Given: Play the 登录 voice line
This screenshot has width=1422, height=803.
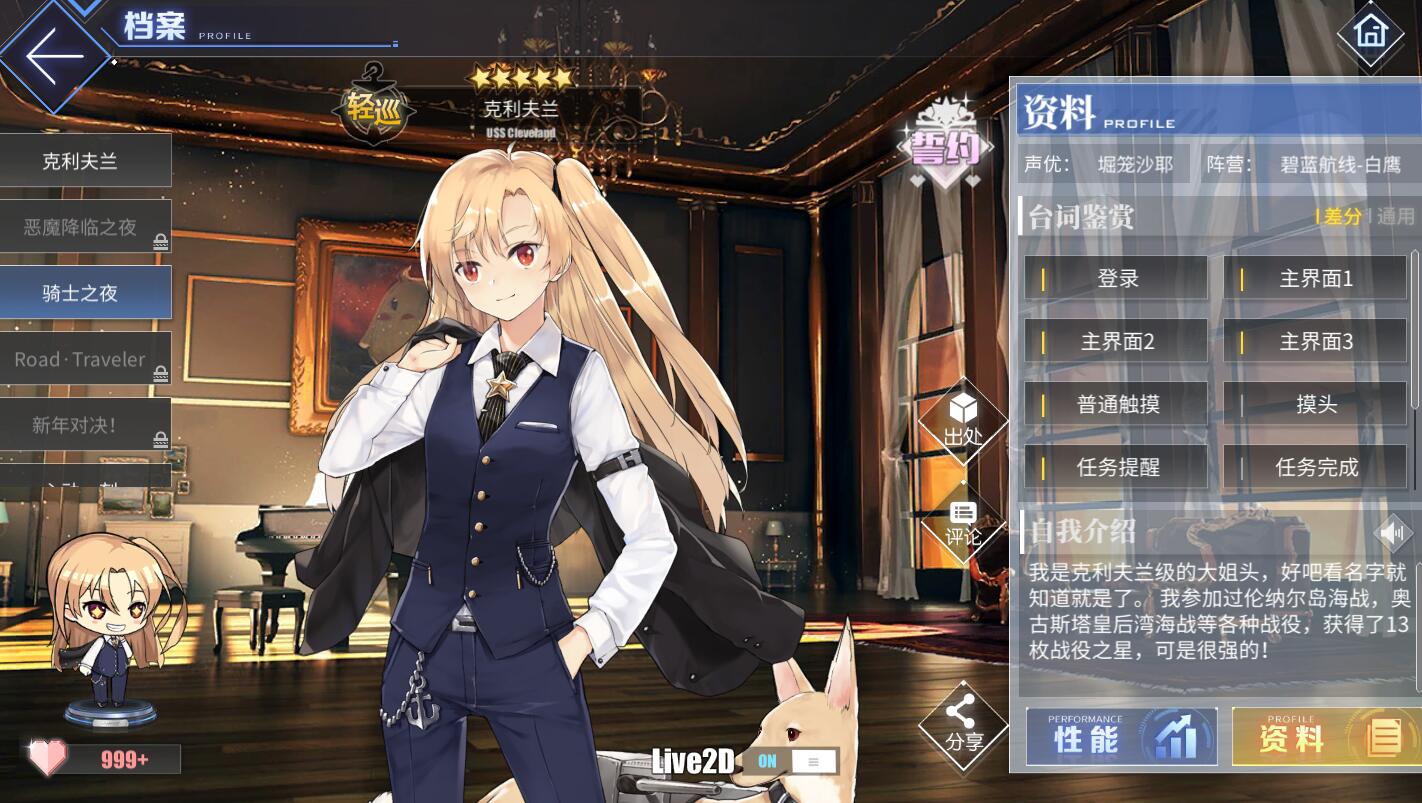Looking at the screenshot, I should 1115,279.
